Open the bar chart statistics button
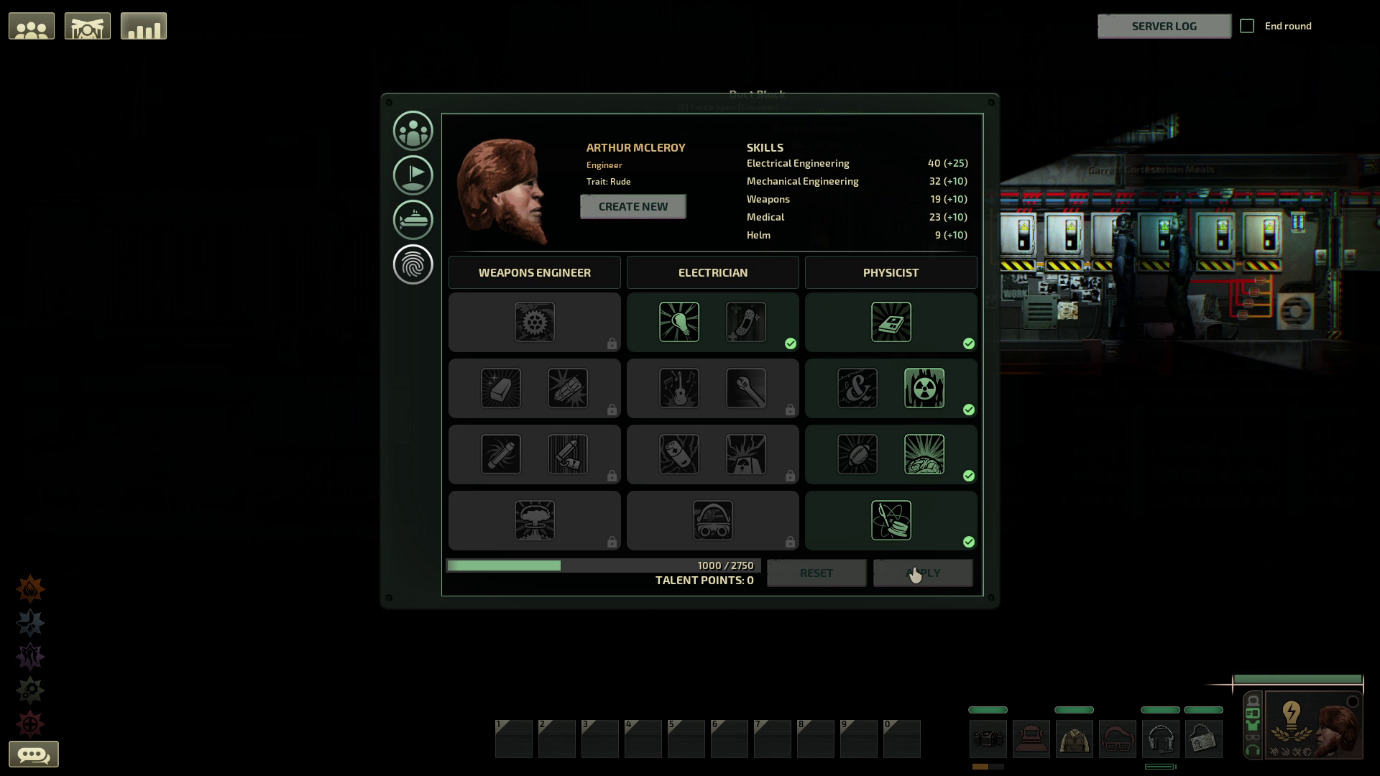Viewport: 1380px width, 776px height. (143, 26)
